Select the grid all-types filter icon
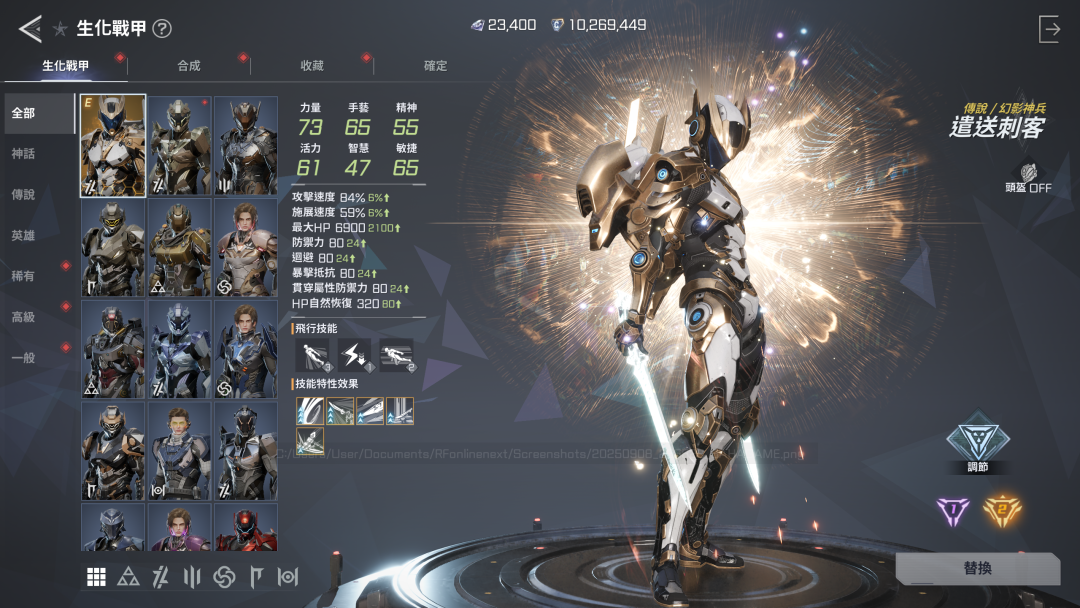The height and width of the screenshot is (608, 1080). (x=97, y=577)
